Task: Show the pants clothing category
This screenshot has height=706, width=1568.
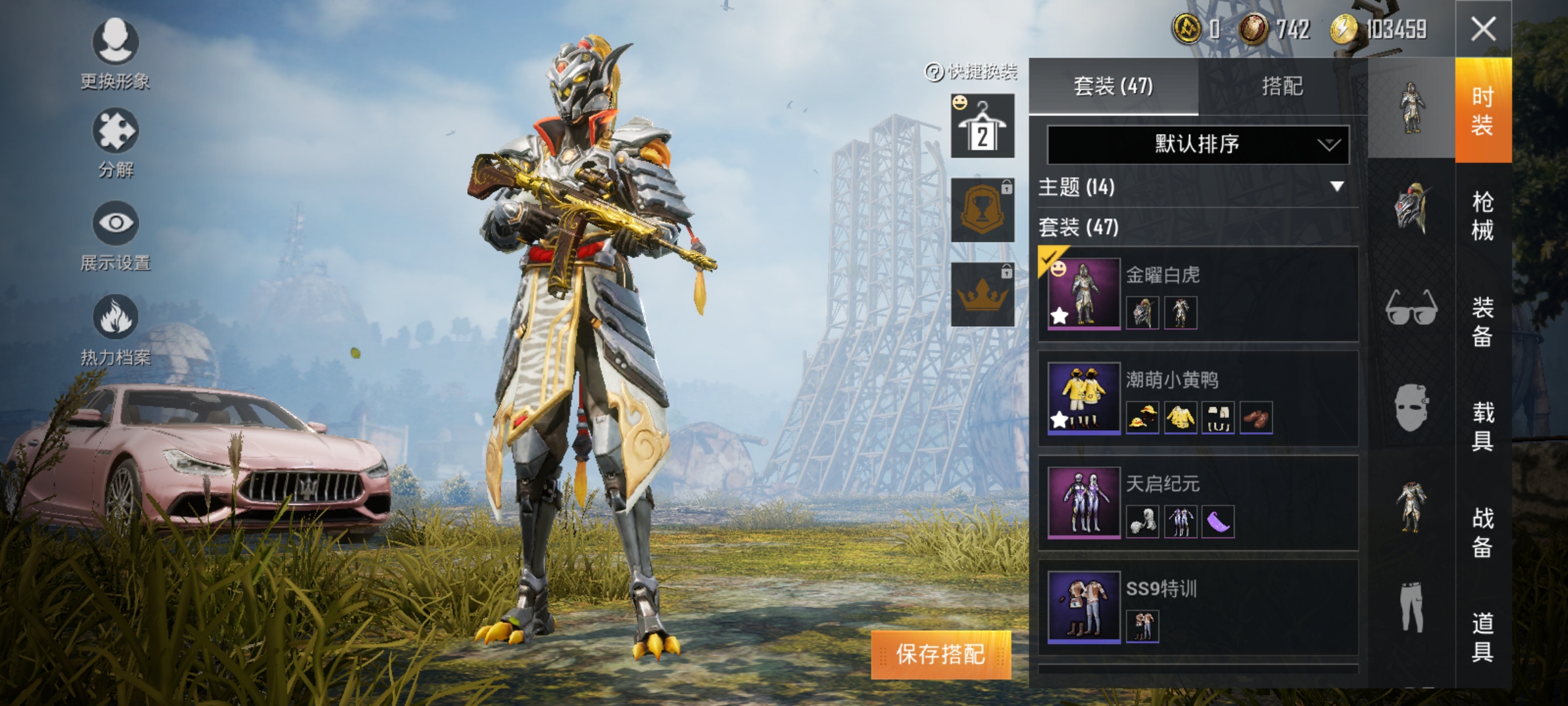Action: click(1411, 607)
